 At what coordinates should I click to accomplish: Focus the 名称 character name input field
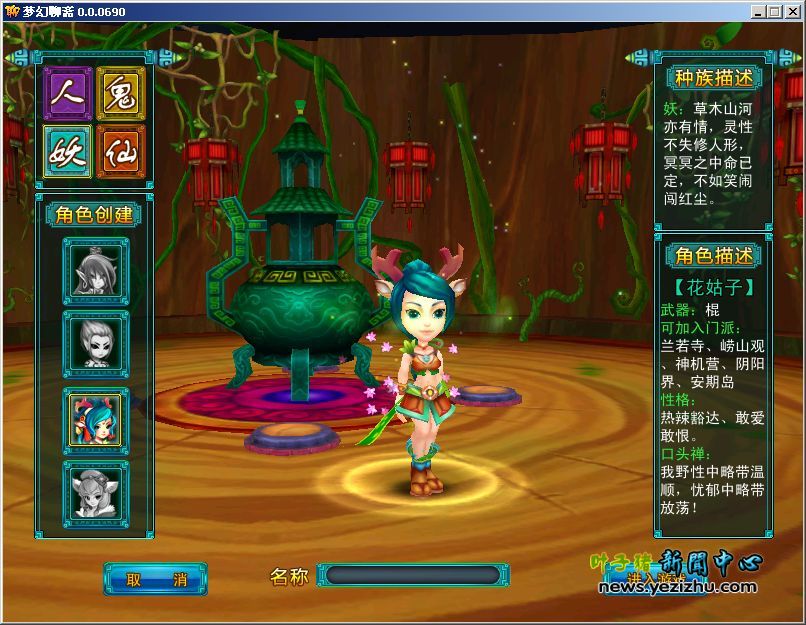pos(413,576)
